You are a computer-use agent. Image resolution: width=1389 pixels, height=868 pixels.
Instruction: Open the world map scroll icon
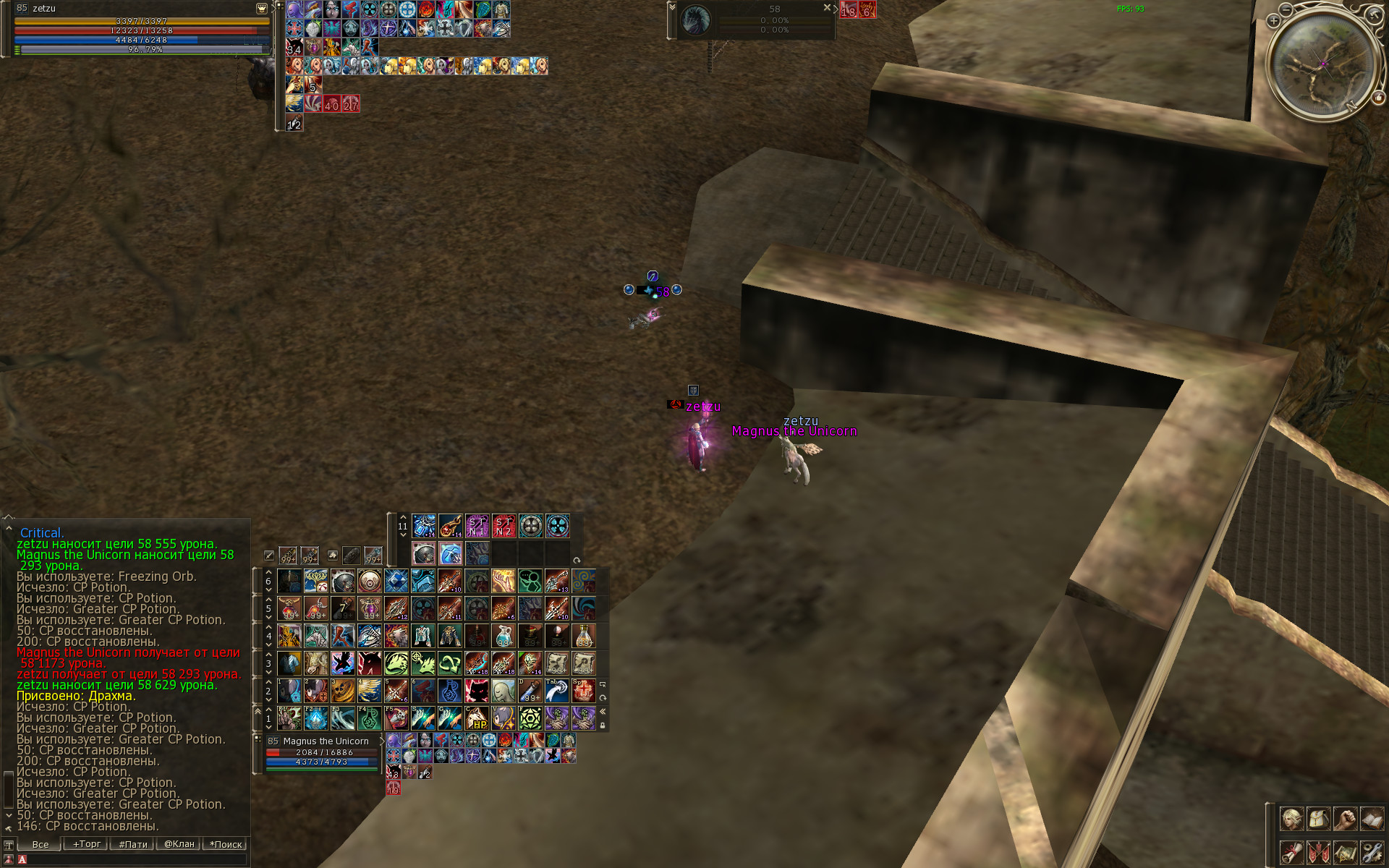(1345, 852)
